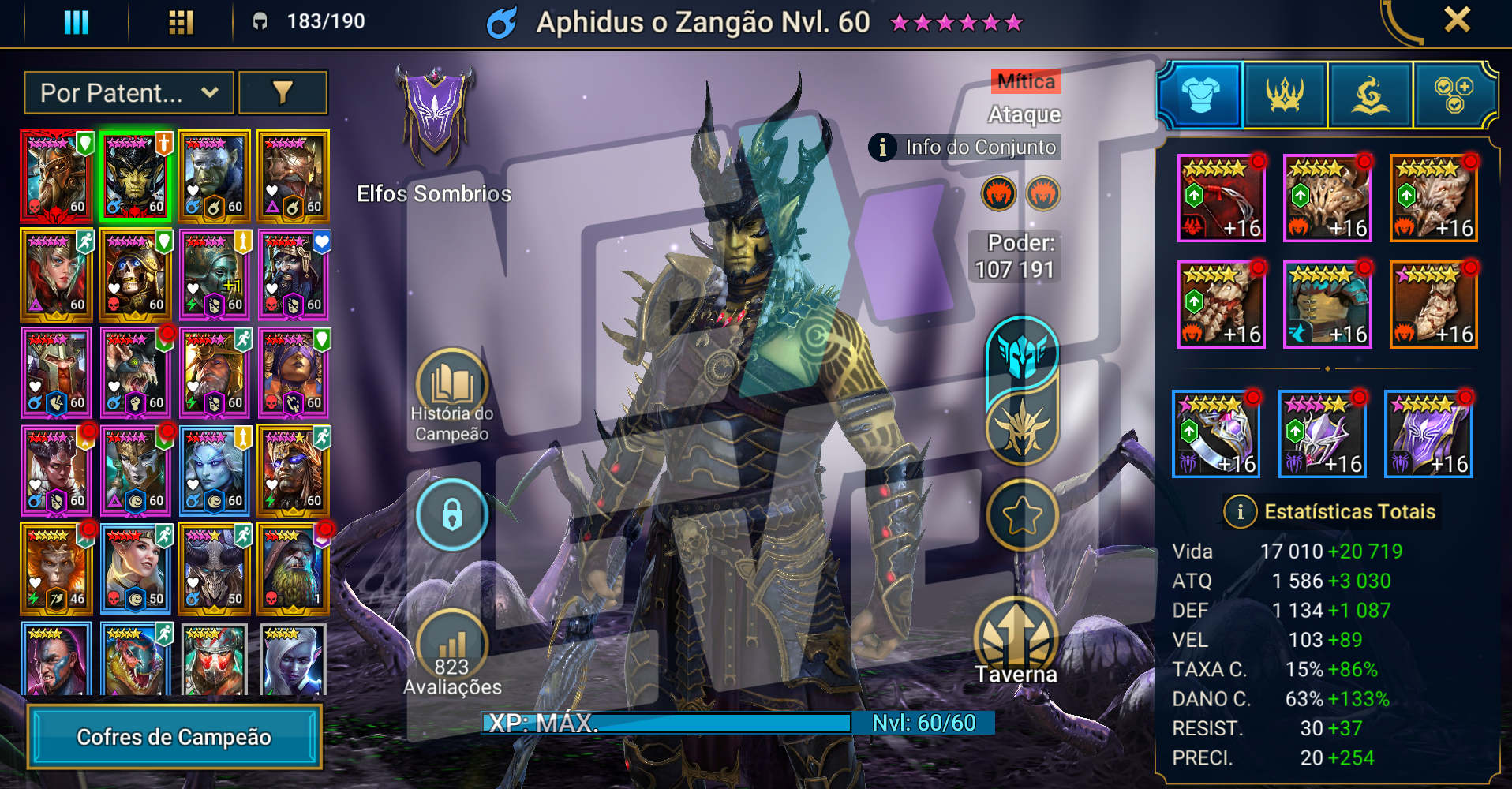Select the purple banner accessory slot

1428,434
